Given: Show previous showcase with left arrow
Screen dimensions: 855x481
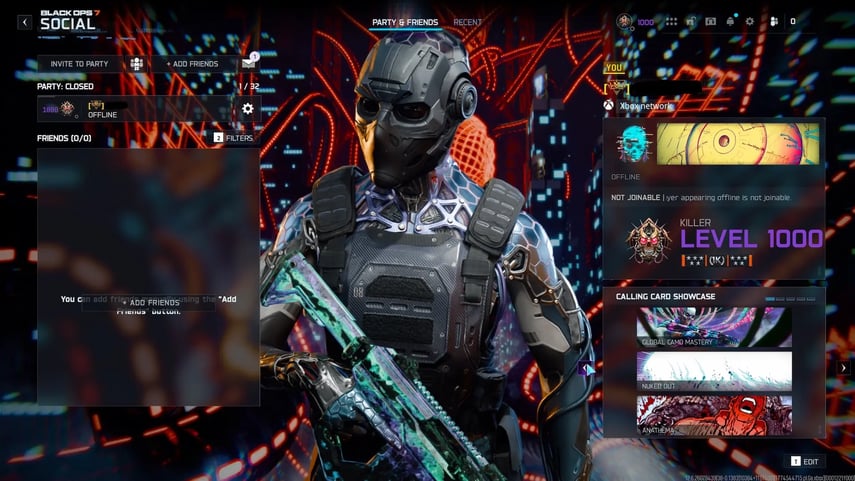Looking at the screenshot, I should (585, 368).
